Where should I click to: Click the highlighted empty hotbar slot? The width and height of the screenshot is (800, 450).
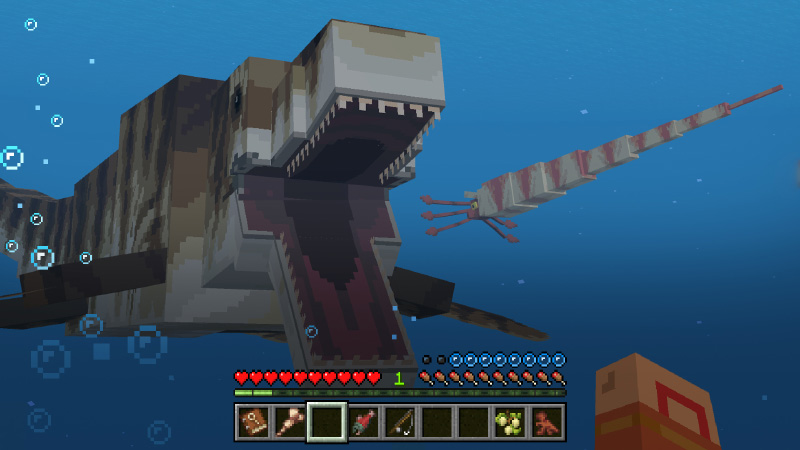click(327, 422)
